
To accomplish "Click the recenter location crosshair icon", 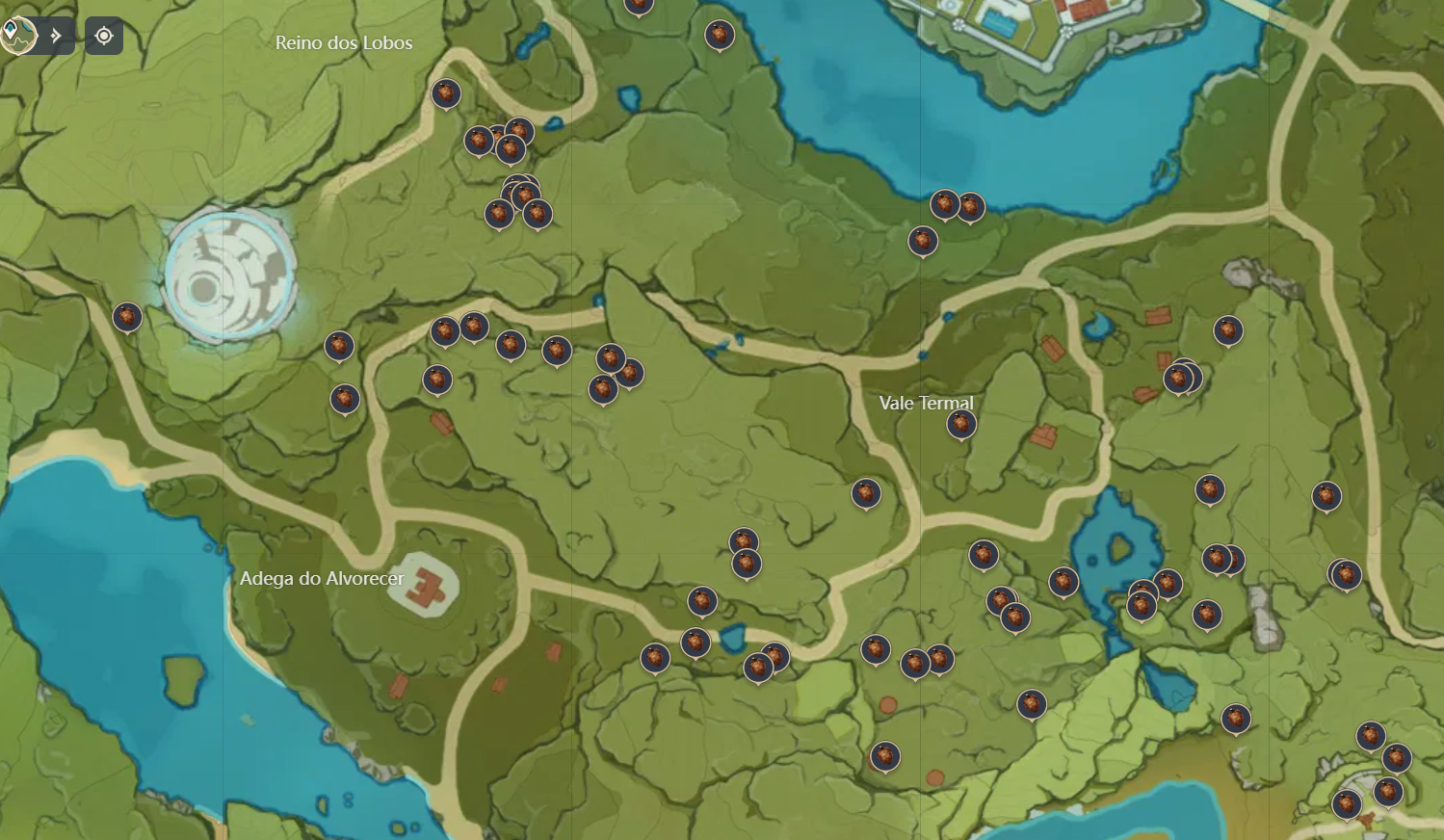I will (x=103, y=35).
